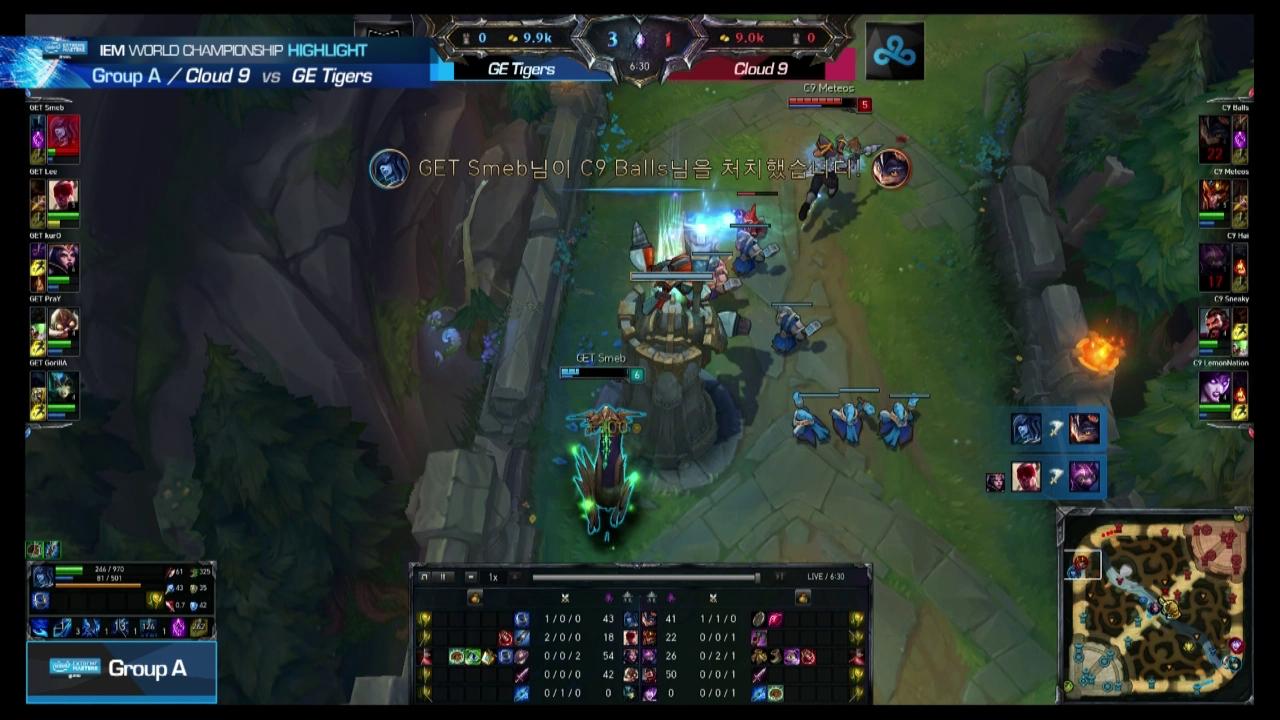The image size is (1280, 720).
Task: Select the gold icon on GE Tigers scoreboard side
Action: click(512, 38)
